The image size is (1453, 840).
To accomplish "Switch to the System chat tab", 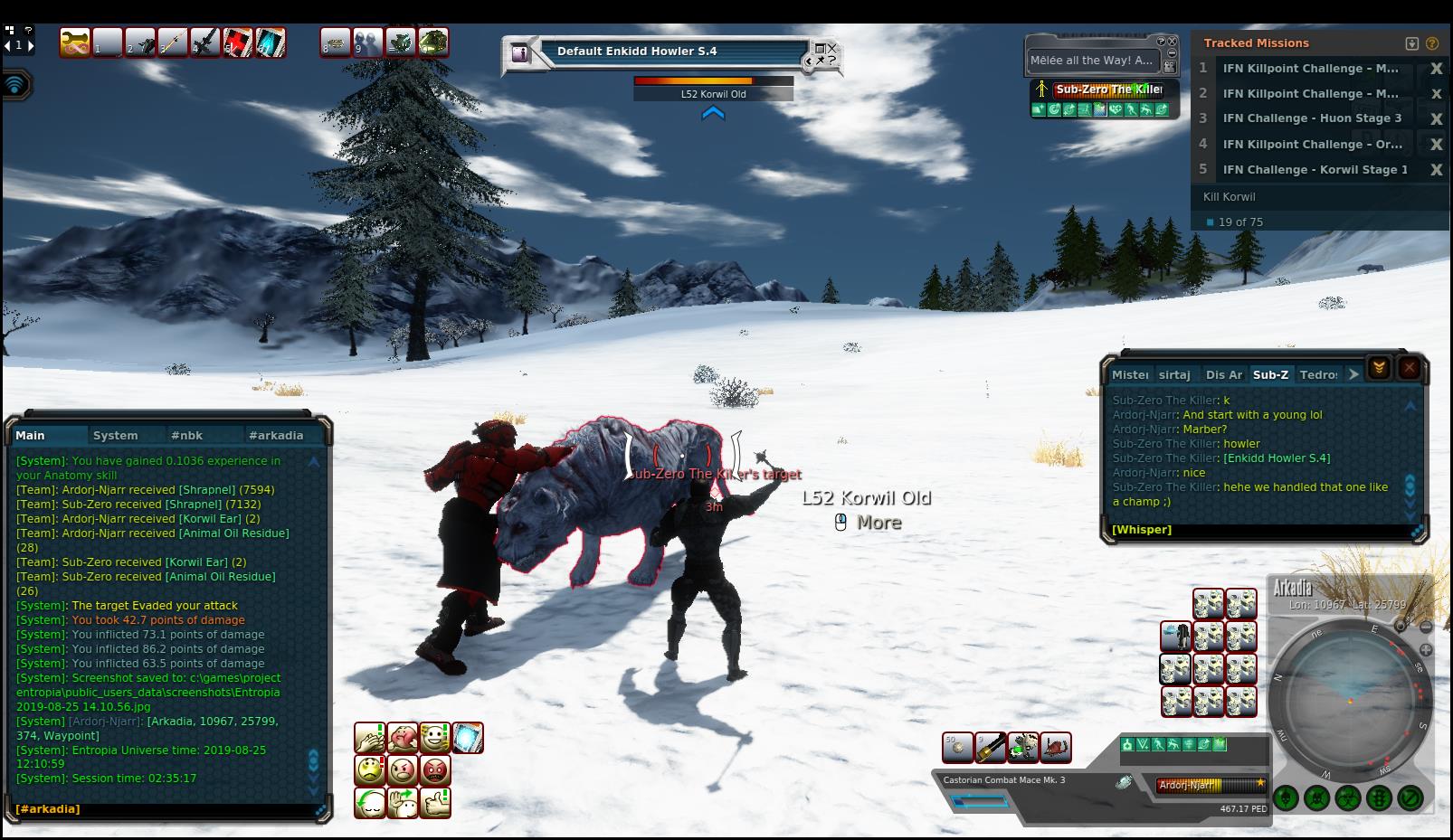I will (x=116, y=435).
